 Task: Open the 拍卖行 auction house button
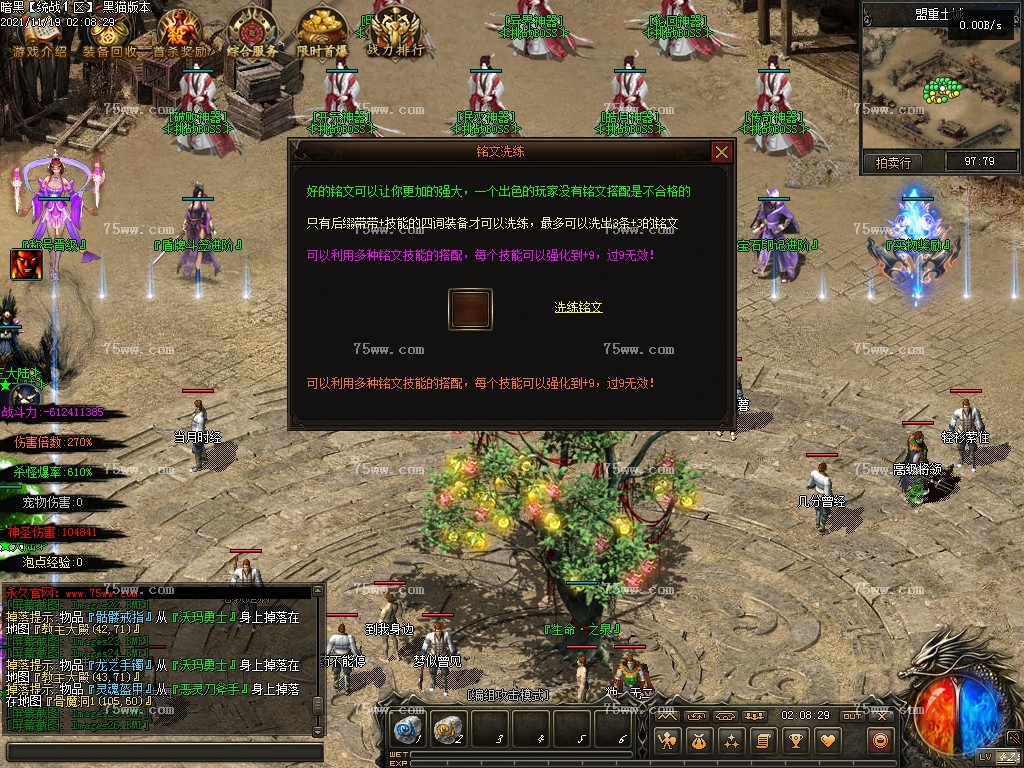click(893, 162)
